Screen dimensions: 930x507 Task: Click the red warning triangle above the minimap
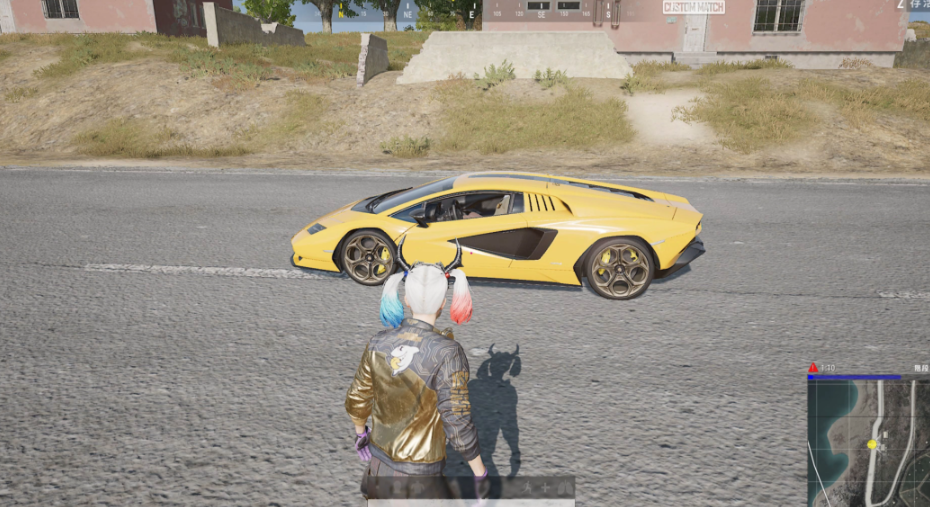pos(813,368)
